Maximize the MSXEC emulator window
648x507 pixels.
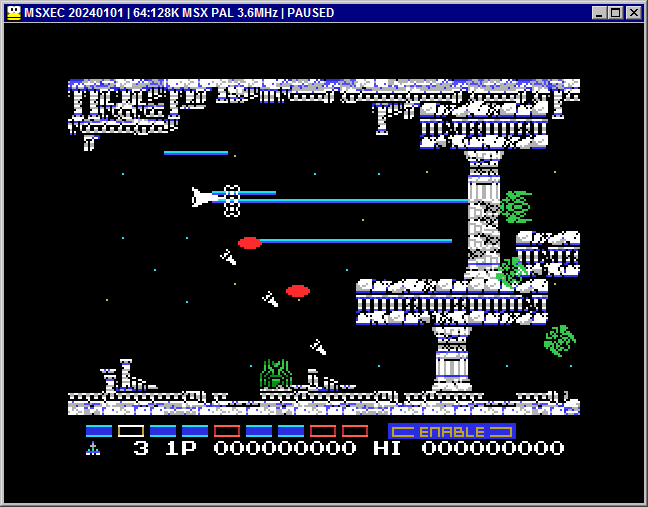(x=616, y=13)
